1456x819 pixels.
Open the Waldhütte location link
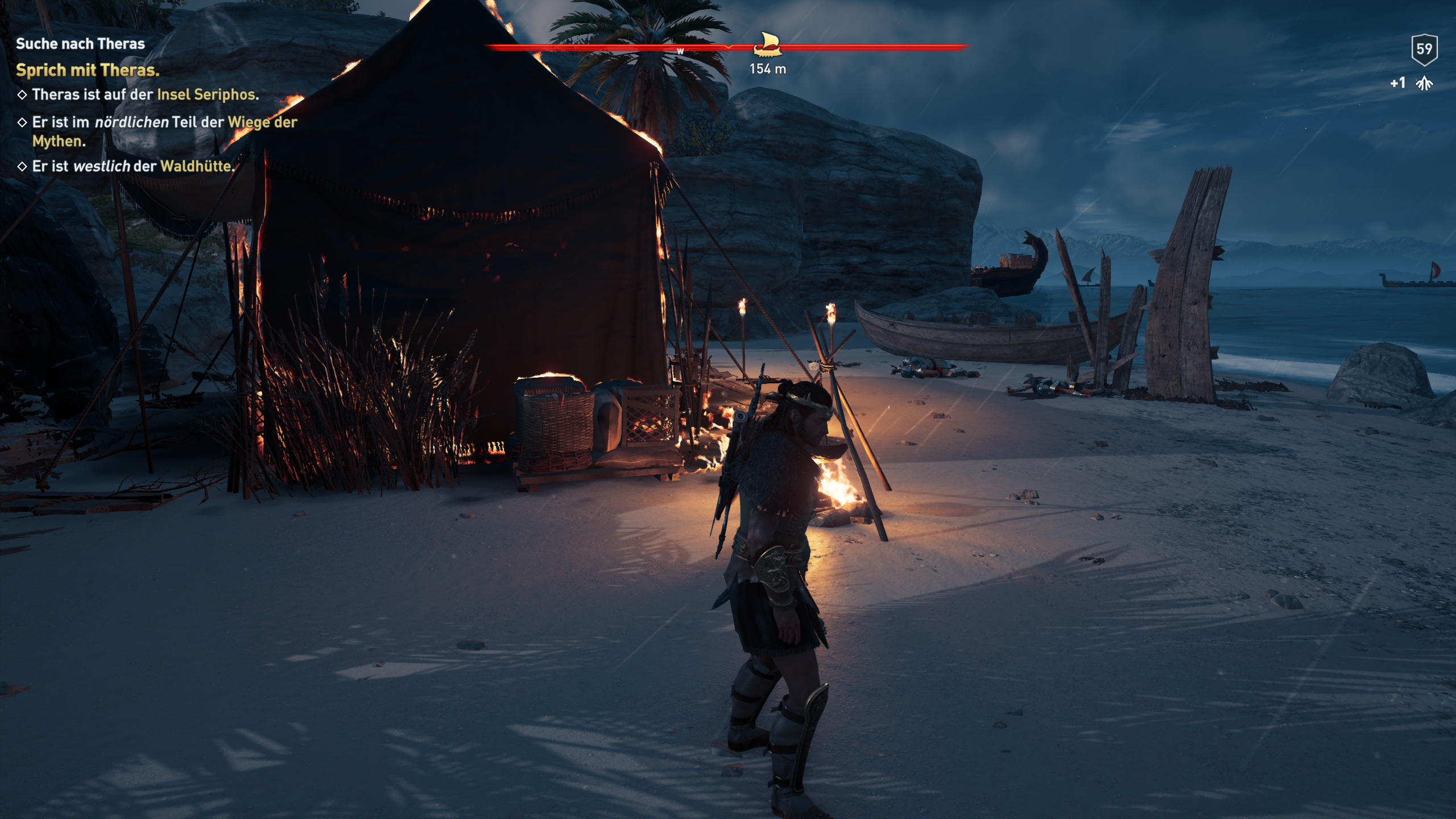click(198, 167)
